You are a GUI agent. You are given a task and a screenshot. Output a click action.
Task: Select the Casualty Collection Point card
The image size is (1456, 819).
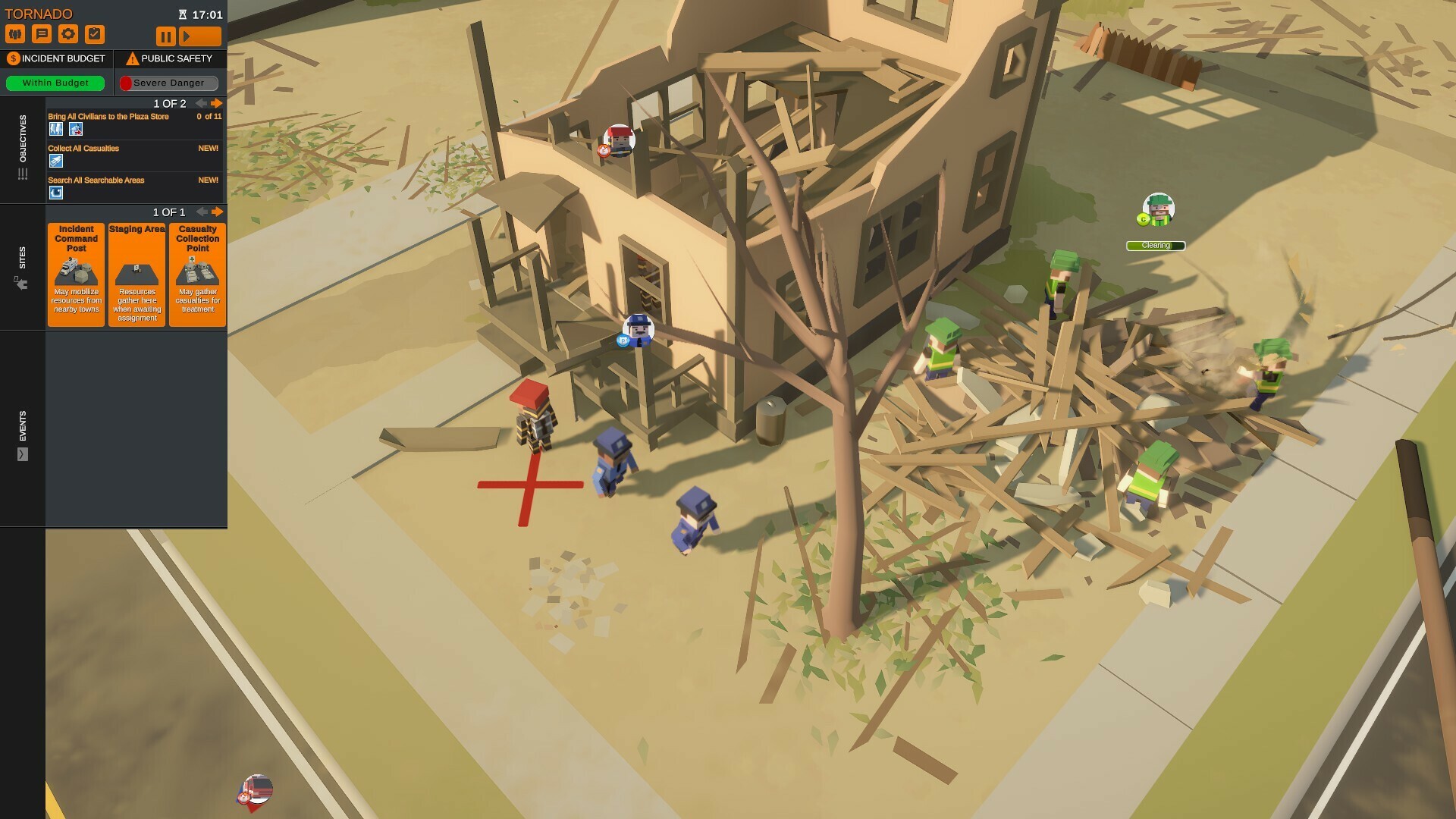click(x=197, y=275)
